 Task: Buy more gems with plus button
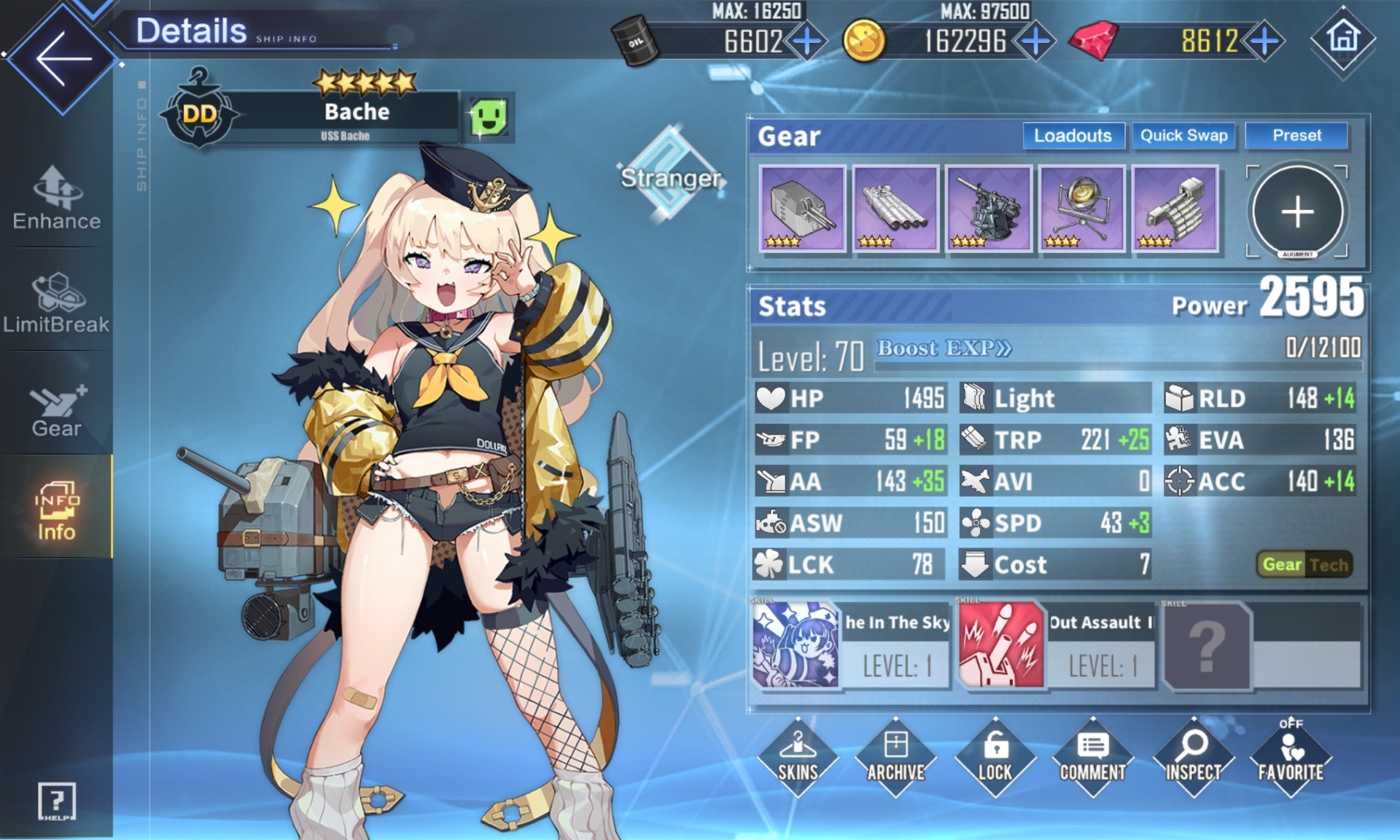pyautogui.click(x=1264, y=41)
